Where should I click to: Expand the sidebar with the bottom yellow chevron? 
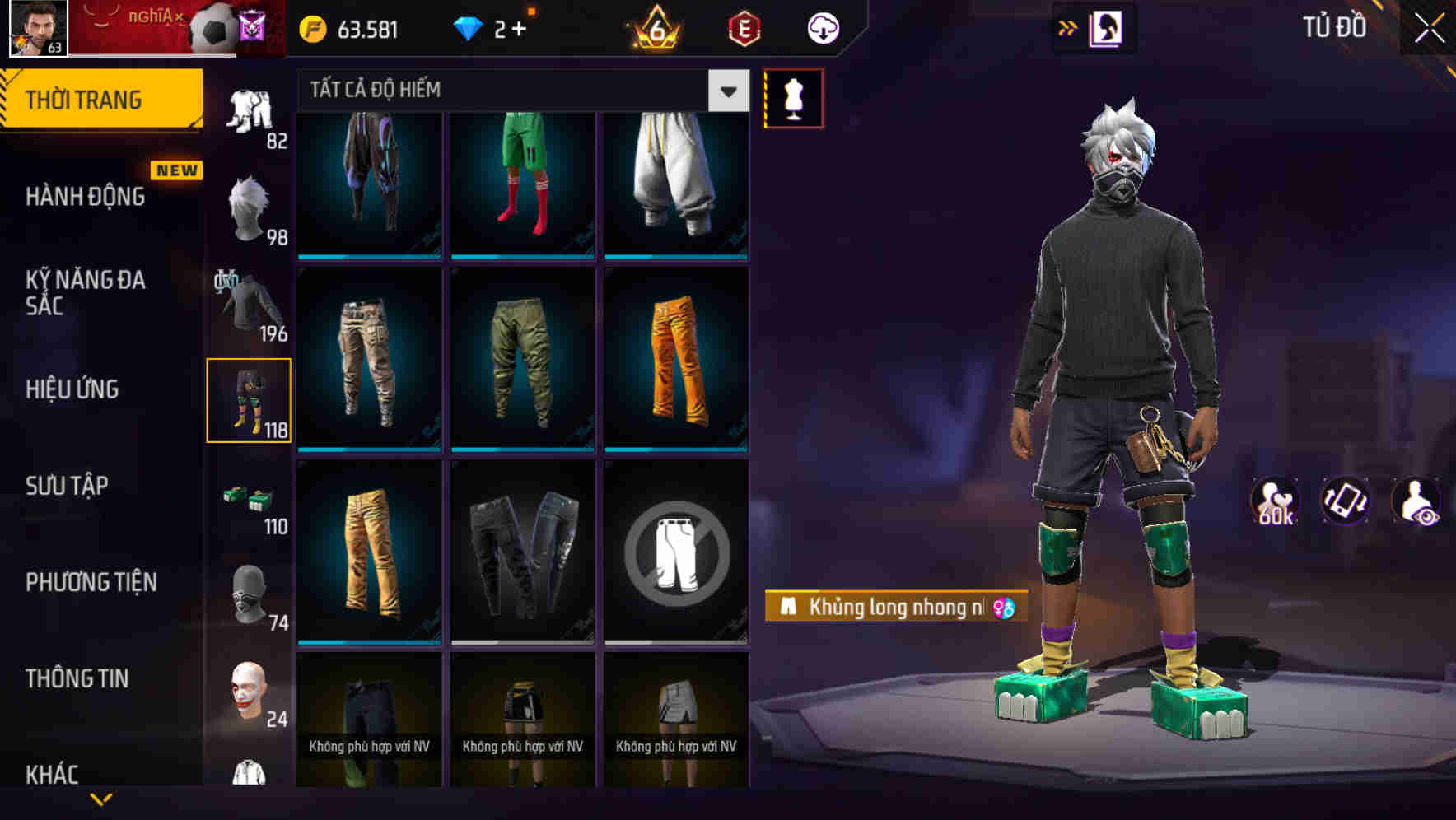(100, 799)
